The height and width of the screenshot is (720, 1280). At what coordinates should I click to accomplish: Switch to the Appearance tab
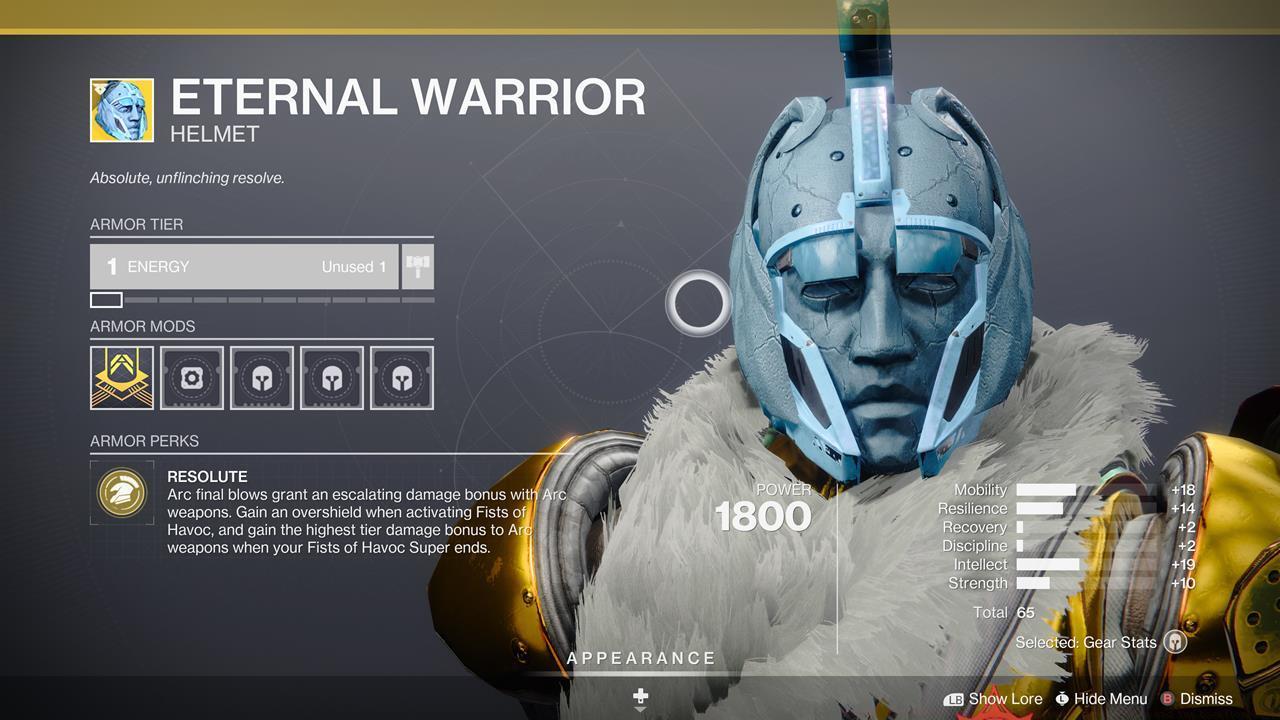click(x=641, y=658)
